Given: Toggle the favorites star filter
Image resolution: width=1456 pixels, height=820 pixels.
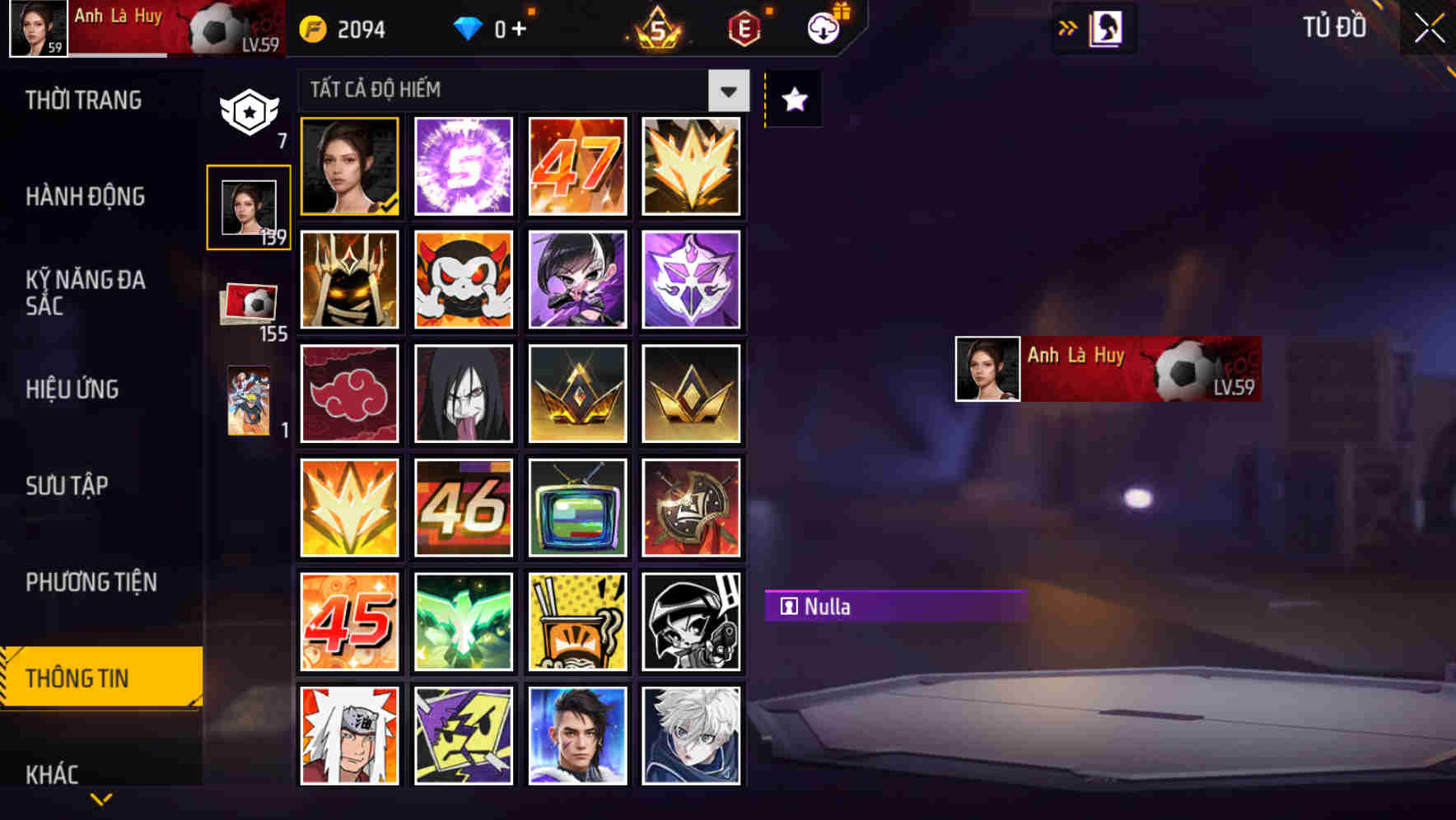Looking at the screenshot, I should (x=792, y=100).
